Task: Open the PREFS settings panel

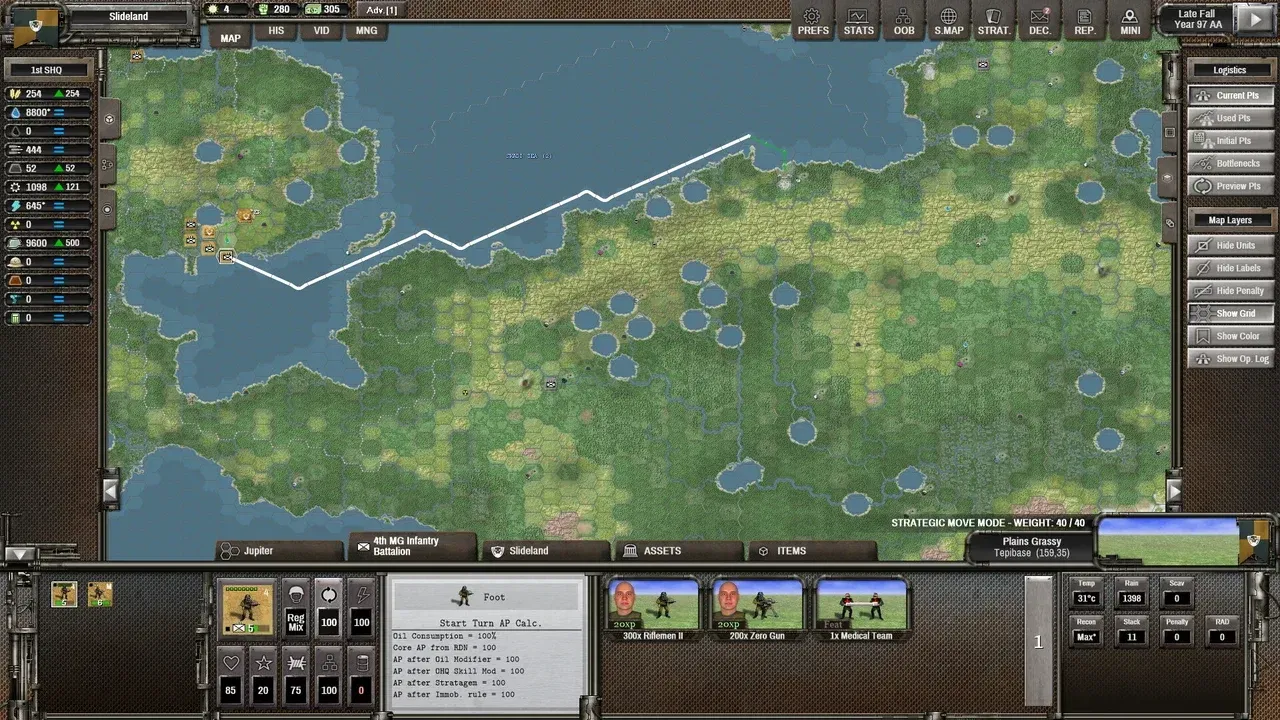Action: pos(813,21)
